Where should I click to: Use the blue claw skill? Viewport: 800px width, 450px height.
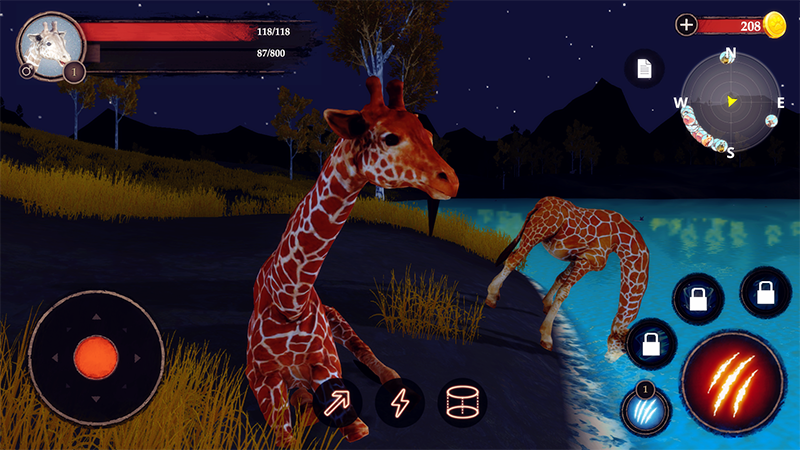[645, 411]
